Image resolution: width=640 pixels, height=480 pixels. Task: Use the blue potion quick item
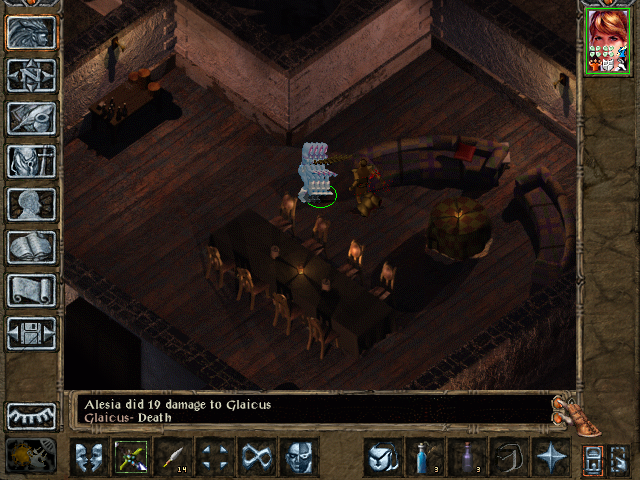[x=423, y=458]
